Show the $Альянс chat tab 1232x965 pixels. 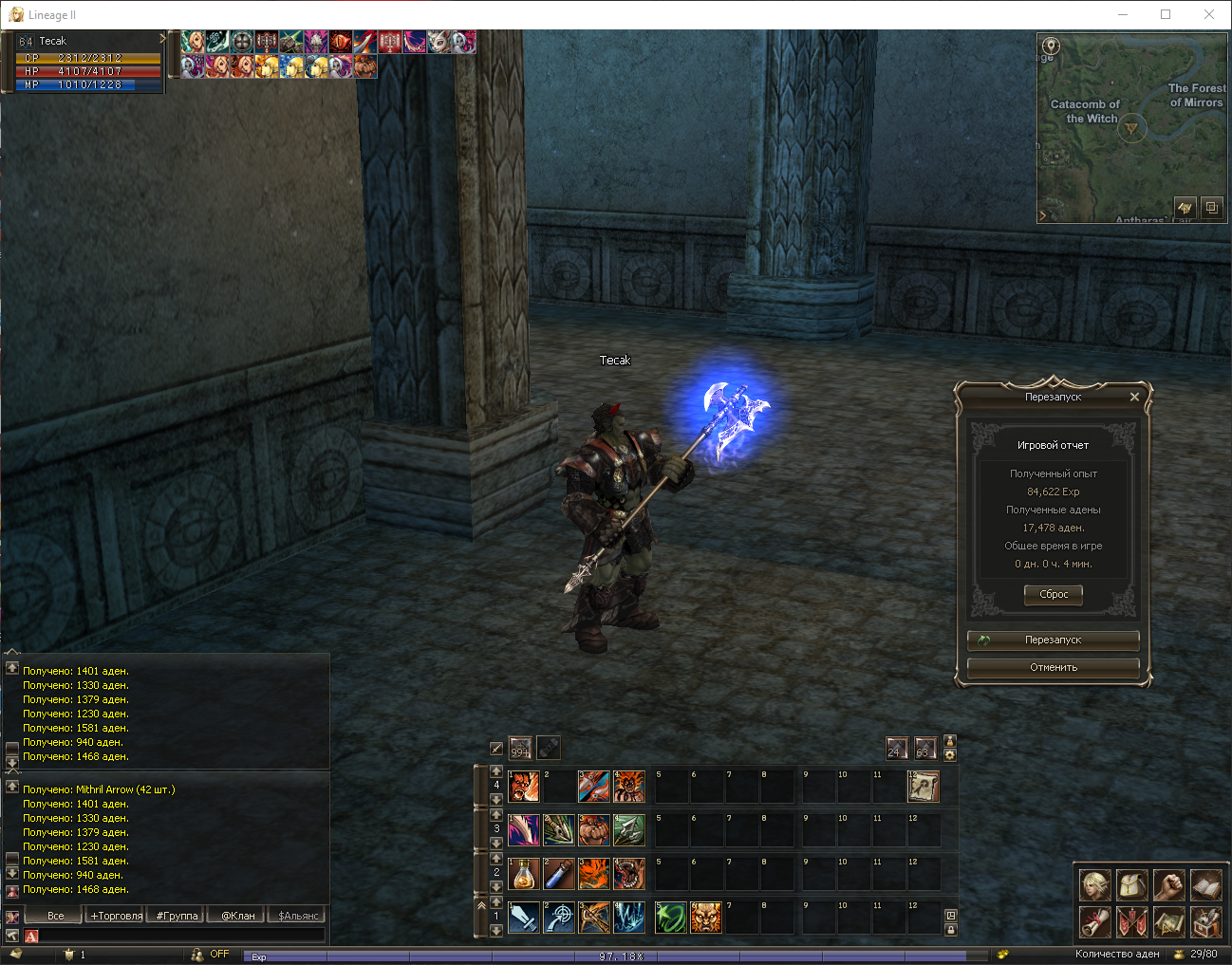click(298, 916)
